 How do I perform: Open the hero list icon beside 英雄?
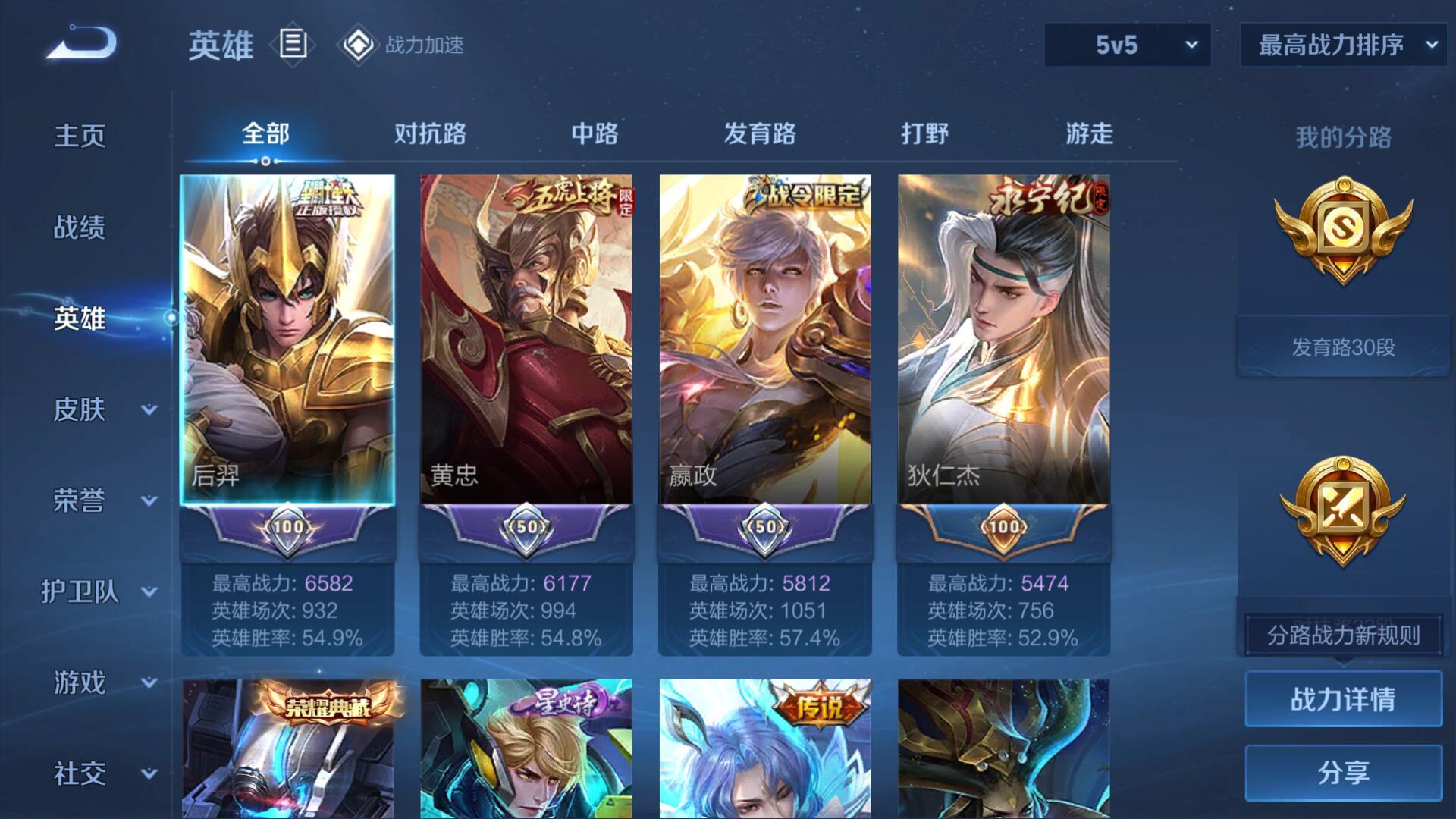pyautogui.click(x=293, y=44)
